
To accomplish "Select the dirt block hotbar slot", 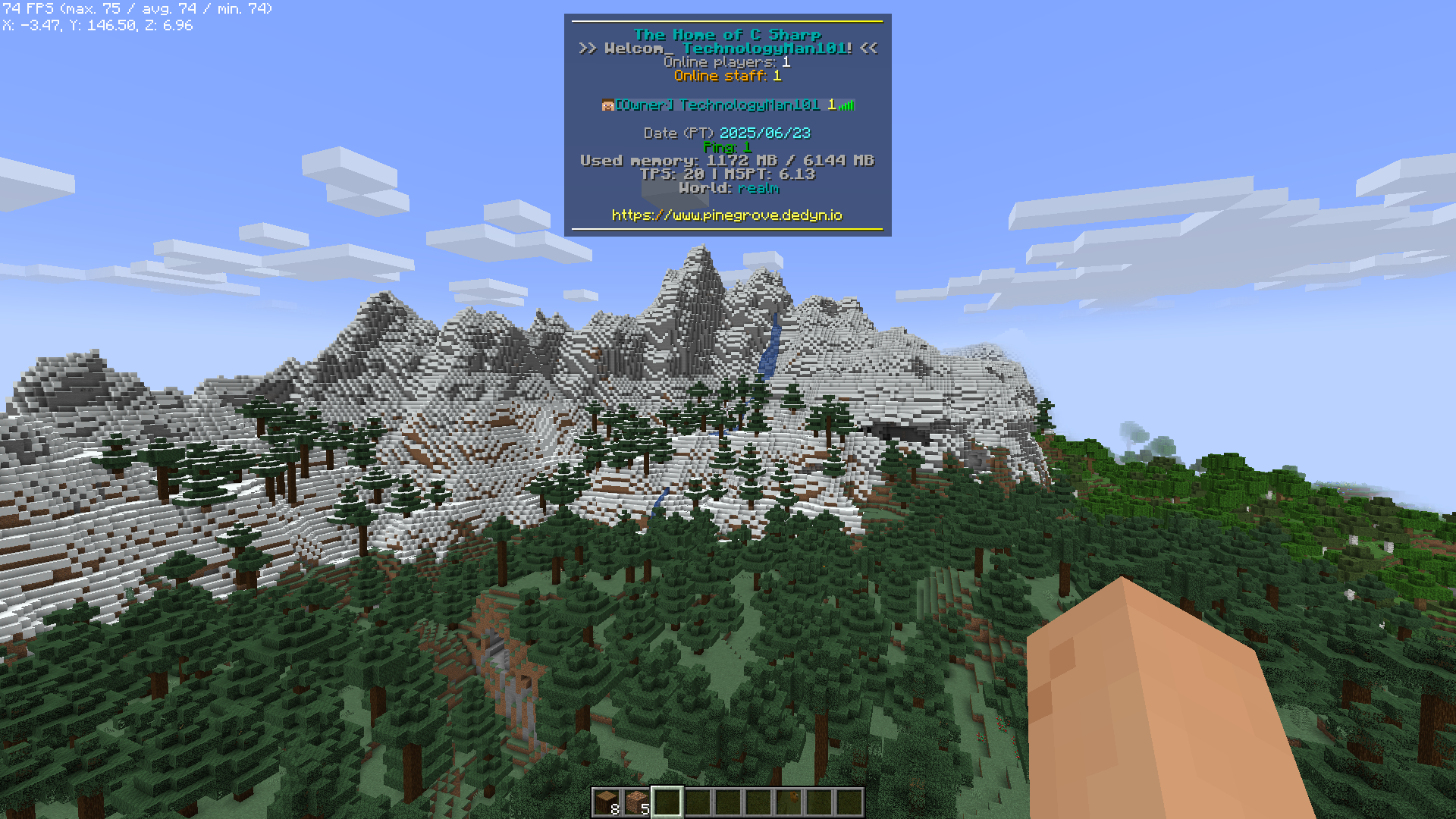I will coord(637,802).
